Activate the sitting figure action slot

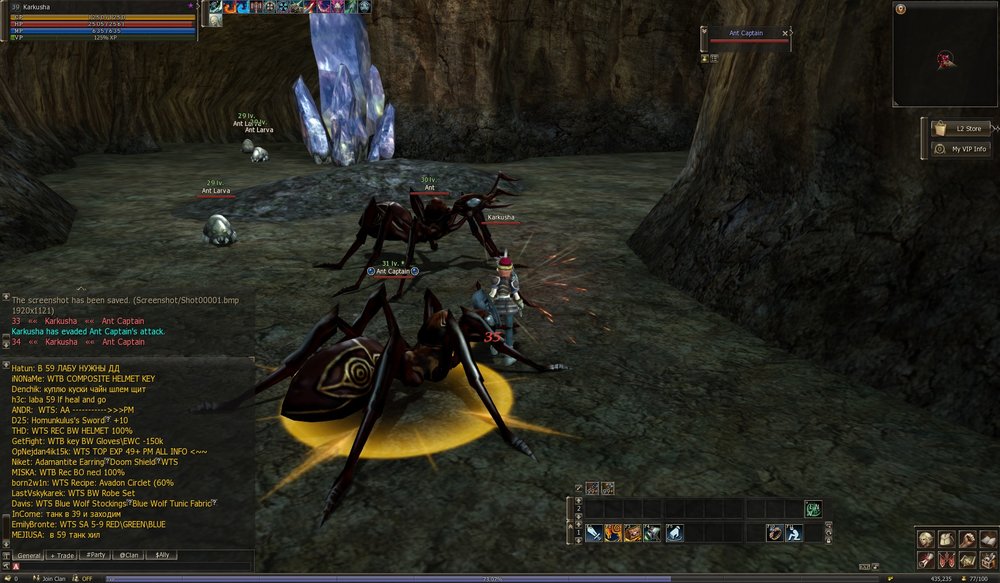(x=794, y=533)
